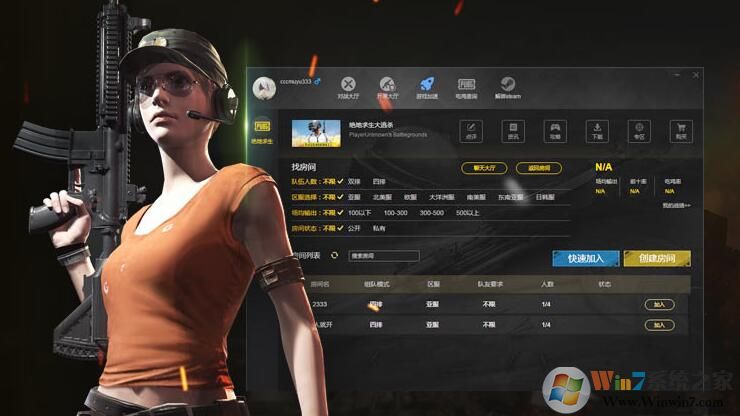Join the room named 2333

click(x=658, y=304)
